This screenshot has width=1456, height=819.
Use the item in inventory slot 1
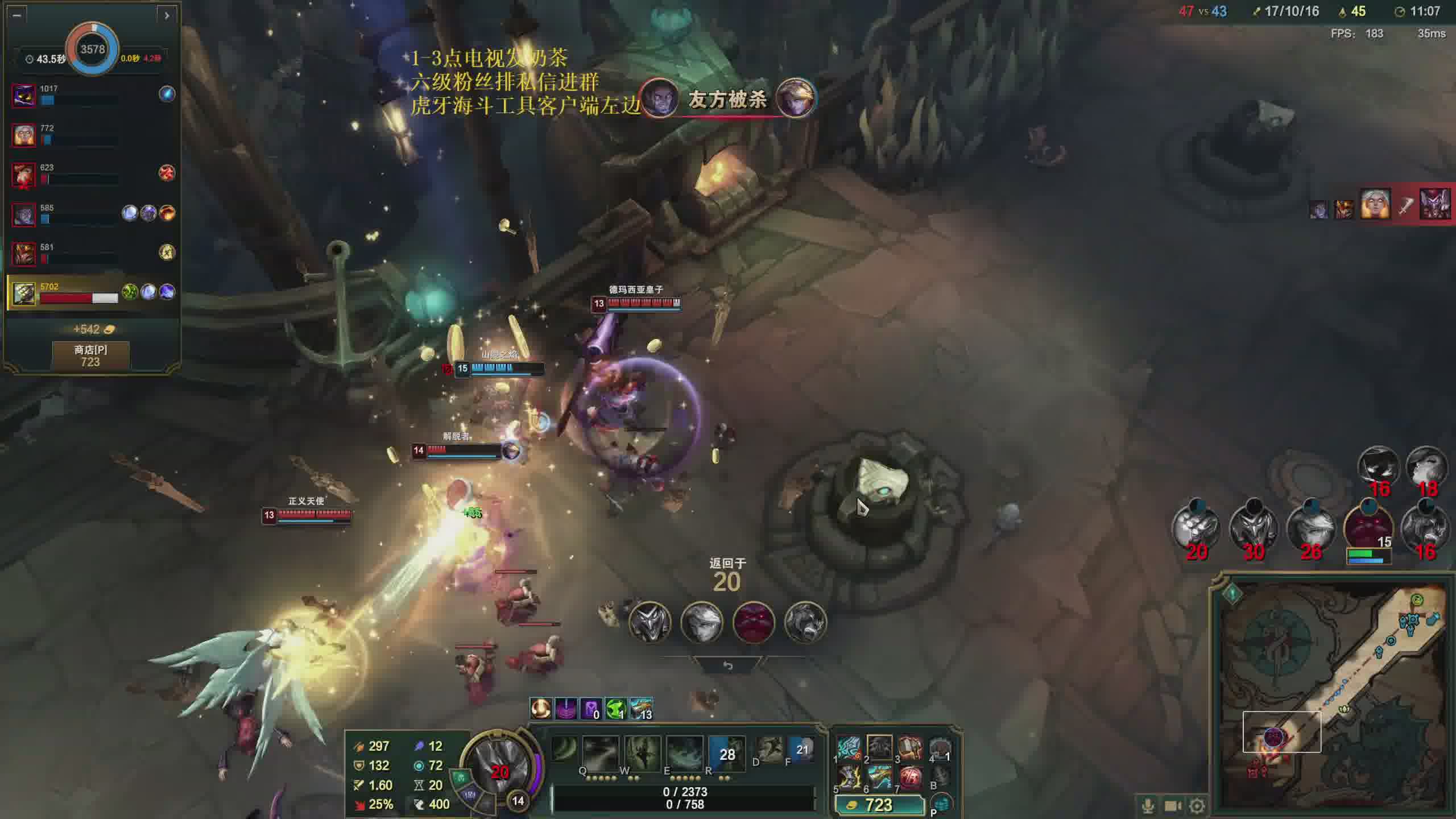848,748
